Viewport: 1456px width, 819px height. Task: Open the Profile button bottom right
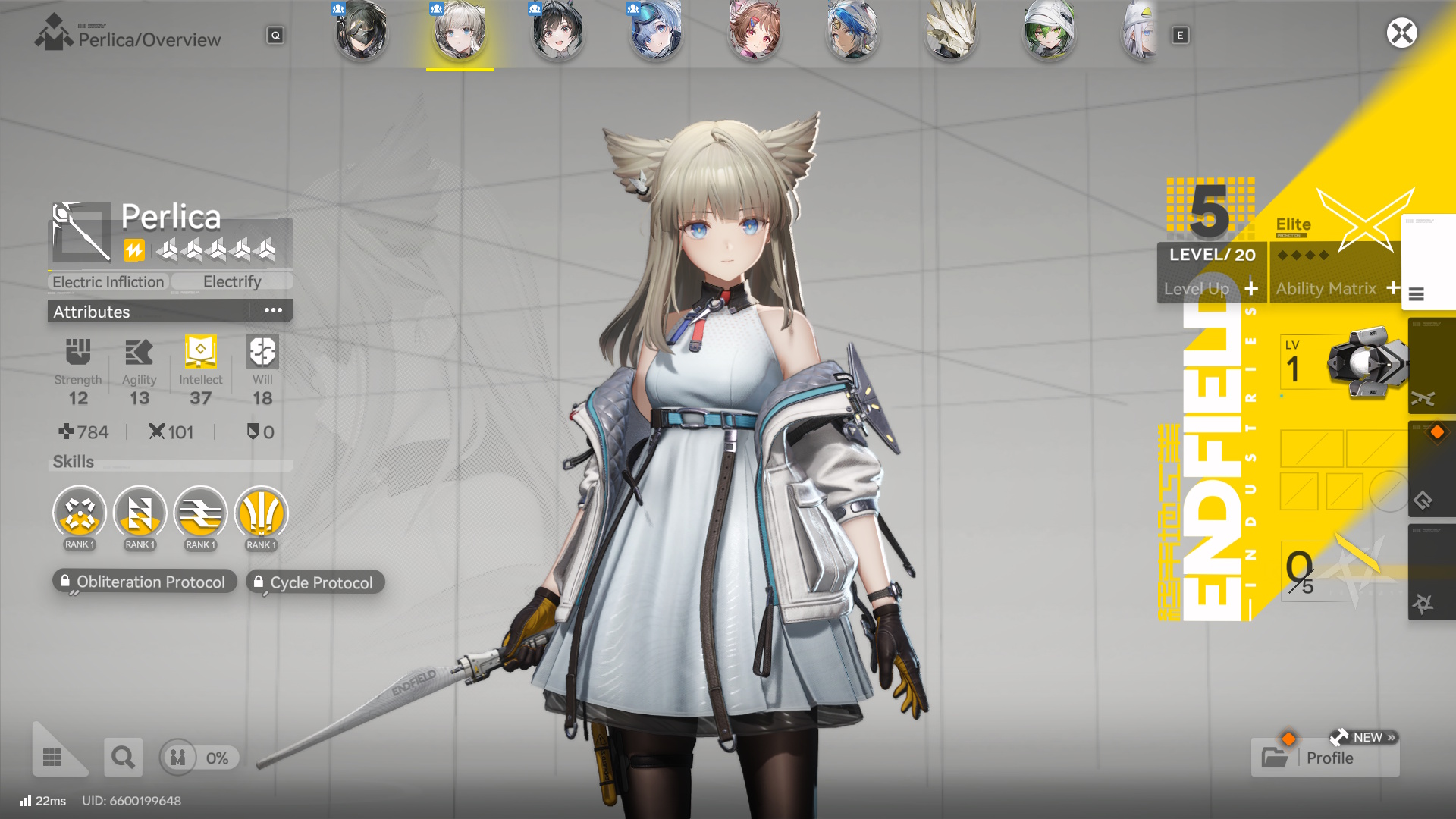1329,758
